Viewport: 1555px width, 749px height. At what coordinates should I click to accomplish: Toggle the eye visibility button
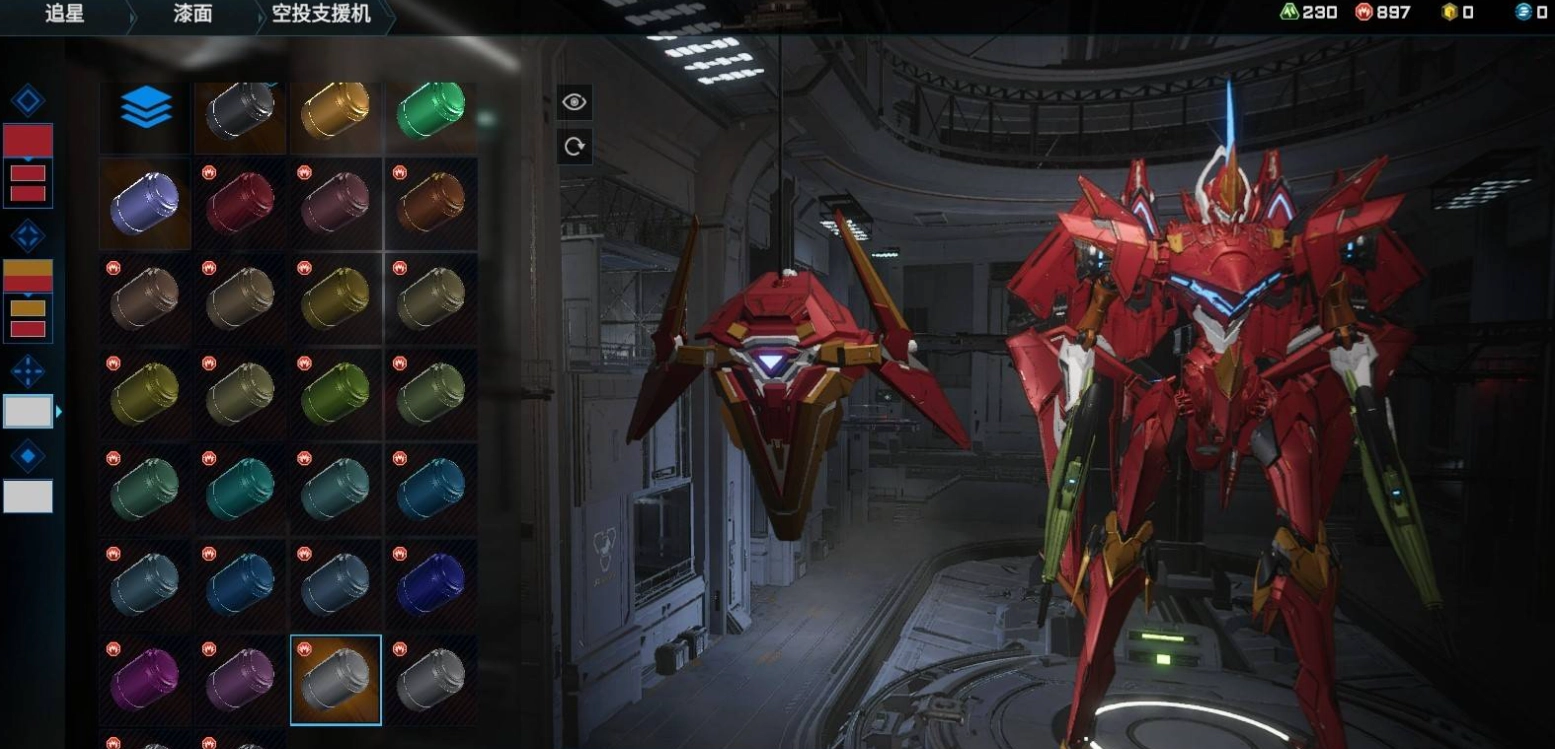[574, 102]
